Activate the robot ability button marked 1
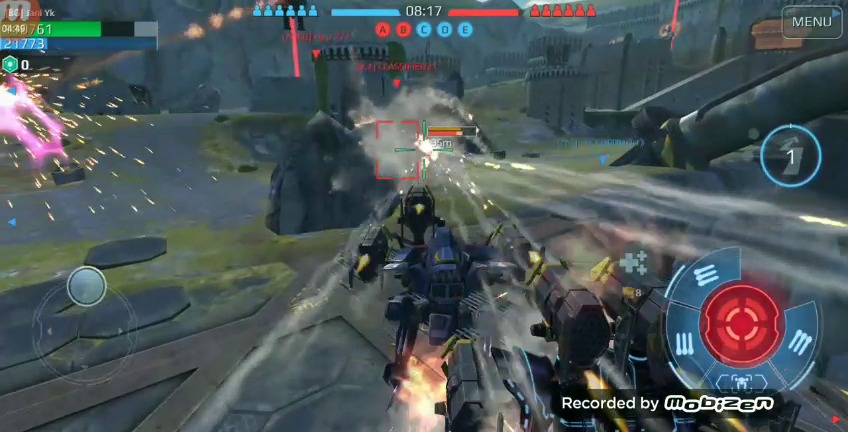 click(790, 156)
